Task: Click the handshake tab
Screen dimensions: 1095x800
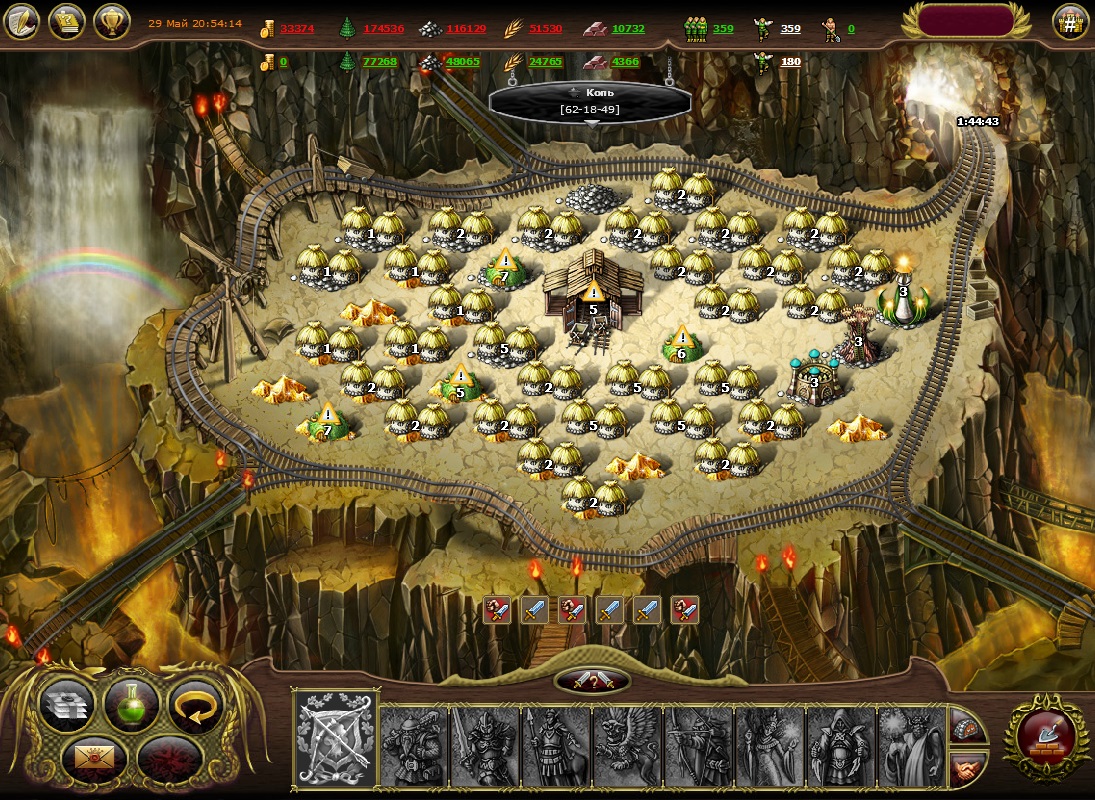Action: click(x=967, y=768)
